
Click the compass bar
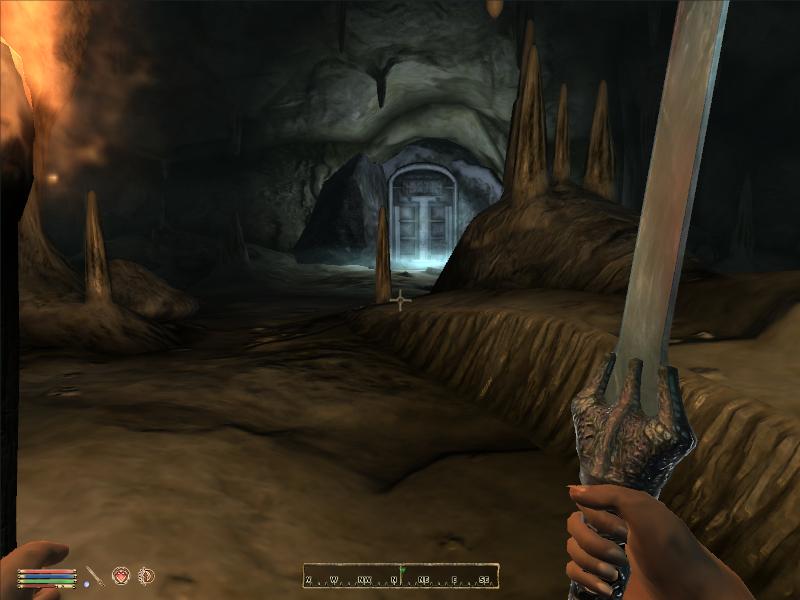(400, 577)
